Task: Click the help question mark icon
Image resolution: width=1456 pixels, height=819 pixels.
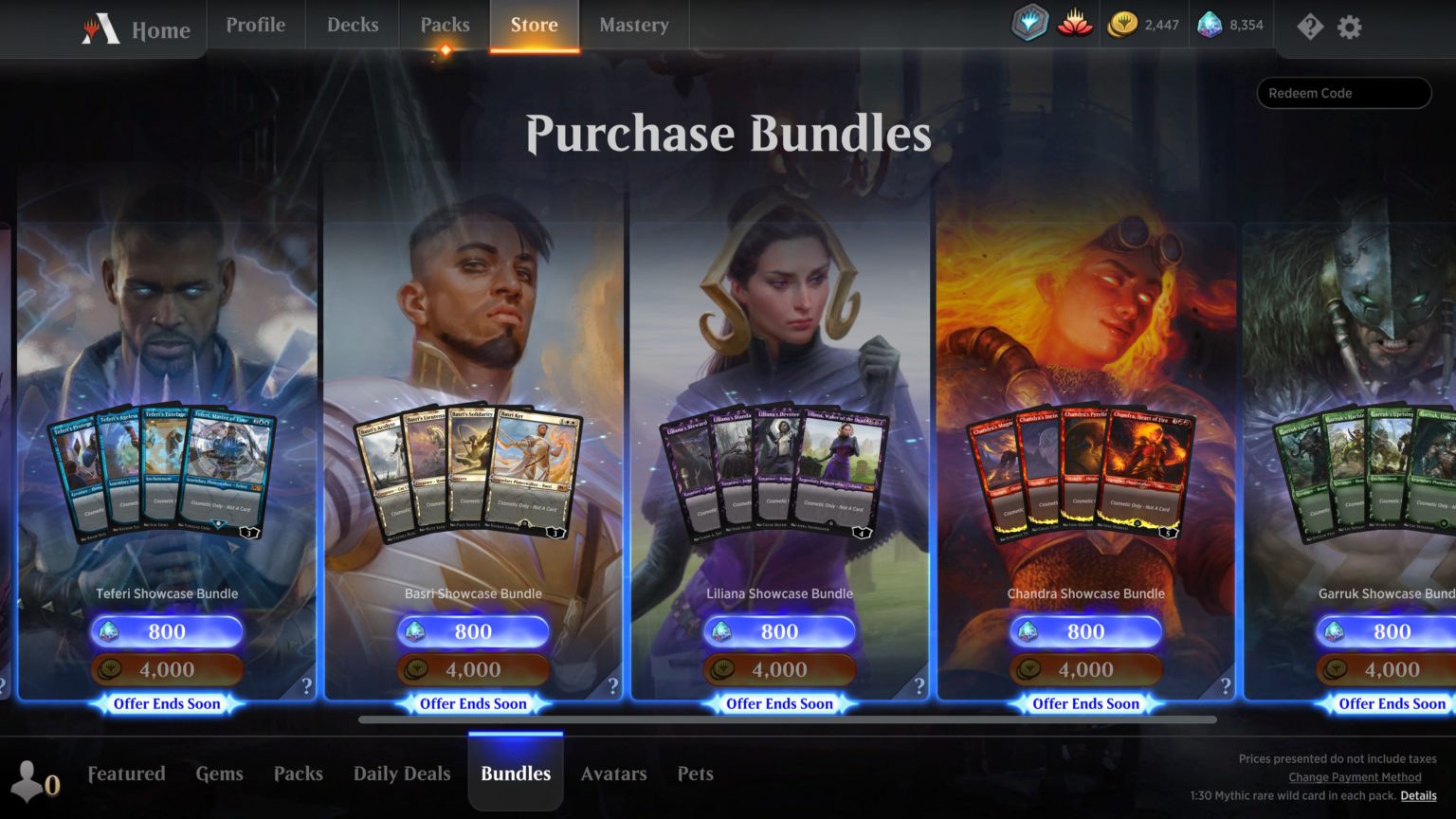Action: (1310, 27)
